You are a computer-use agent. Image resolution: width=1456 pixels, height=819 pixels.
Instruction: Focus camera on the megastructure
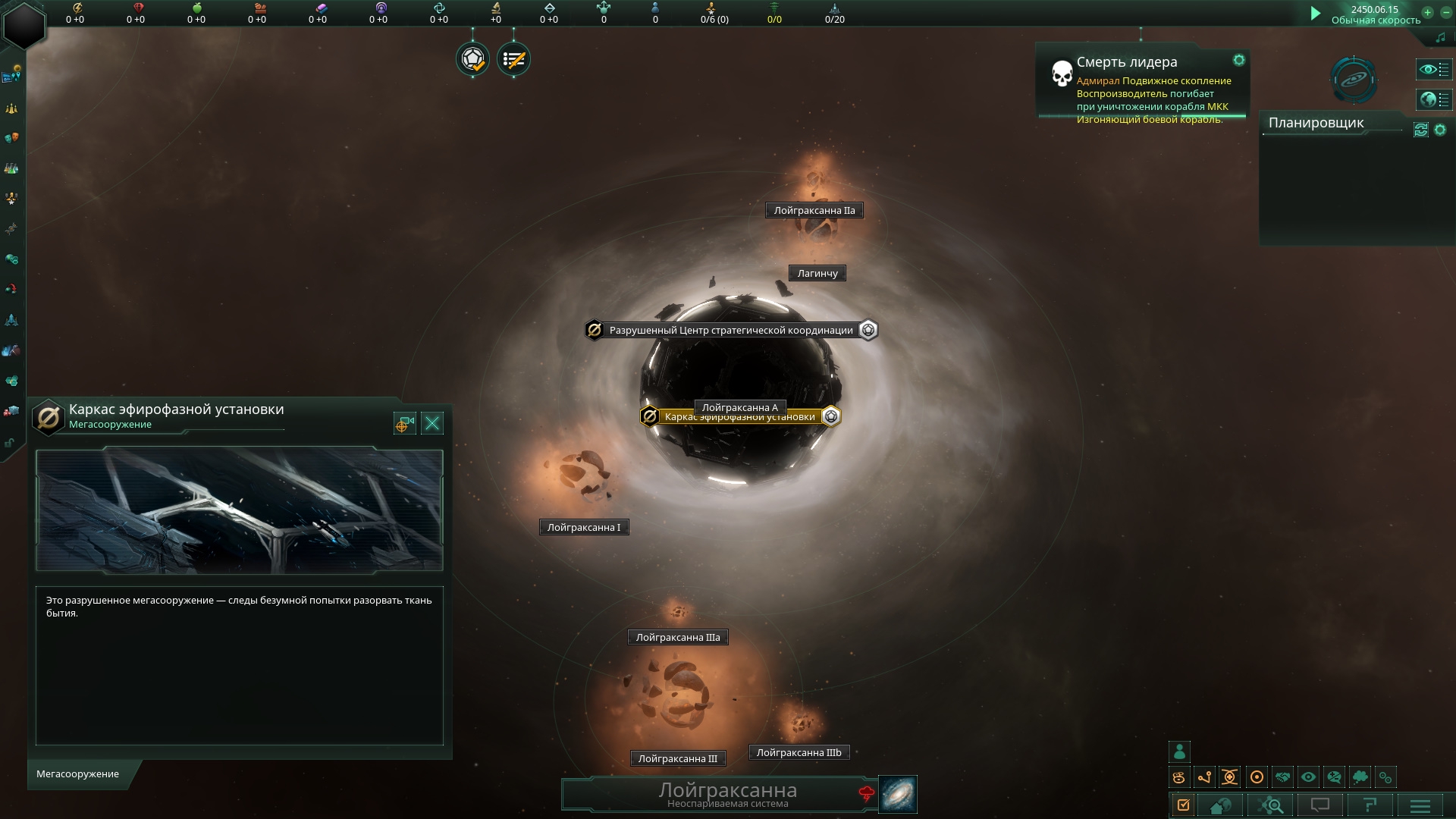[x=405, y=423]
